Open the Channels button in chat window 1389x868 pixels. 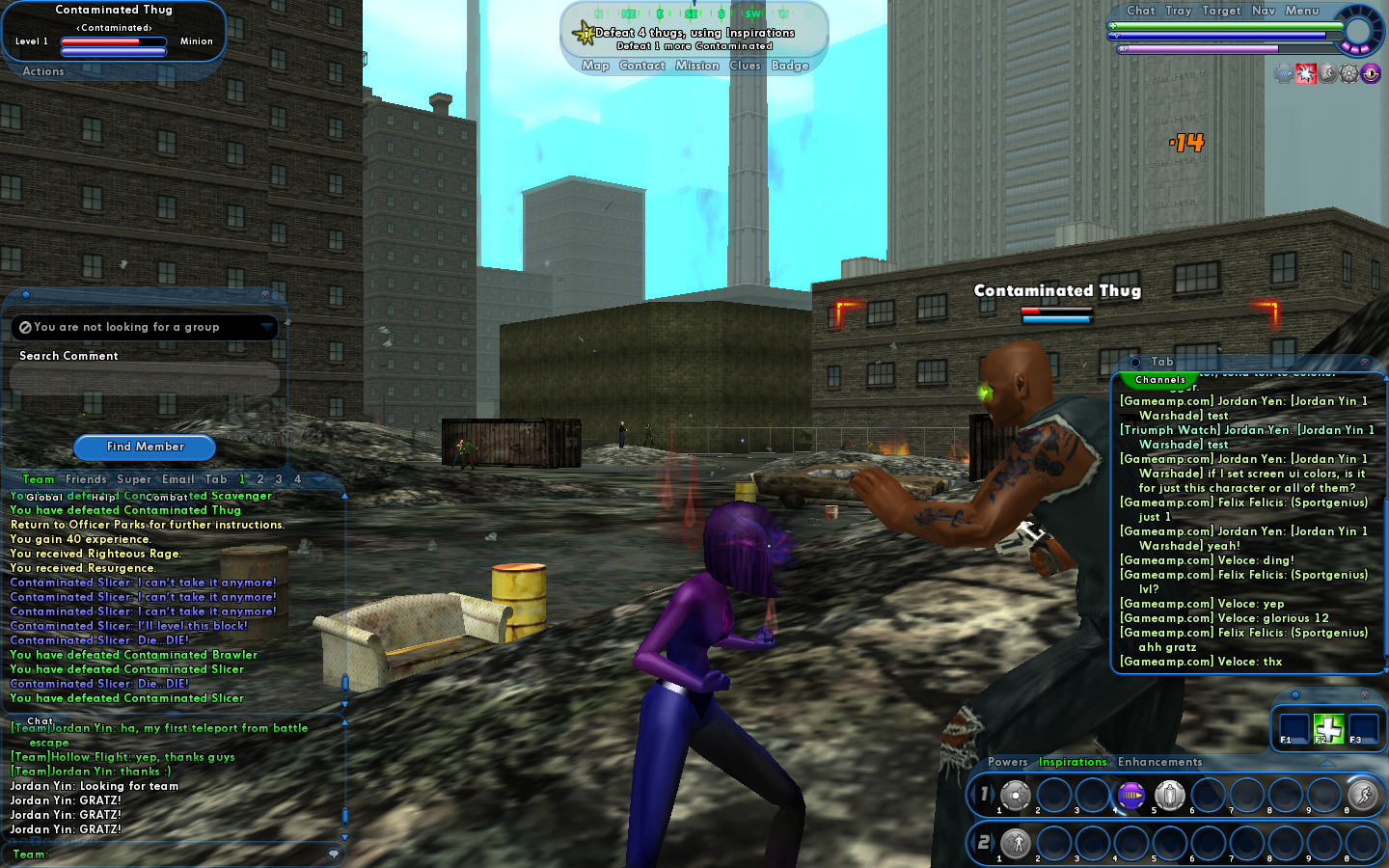[1159, 380]
